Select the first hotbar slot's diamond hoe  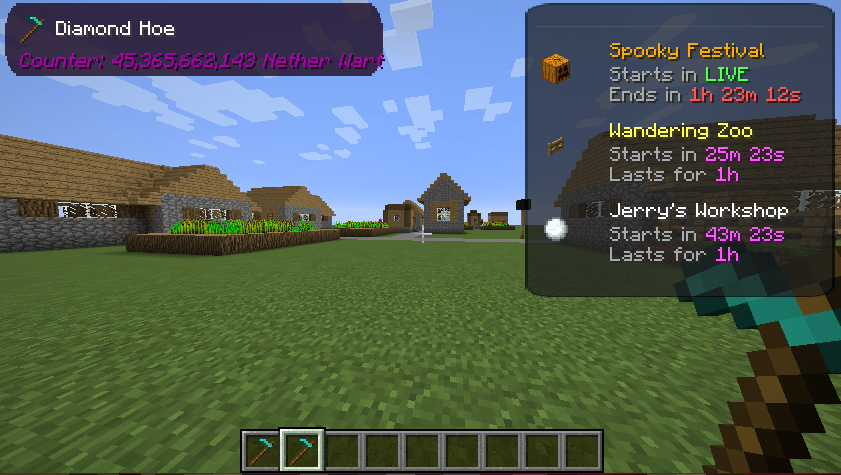tap(262, 451)
